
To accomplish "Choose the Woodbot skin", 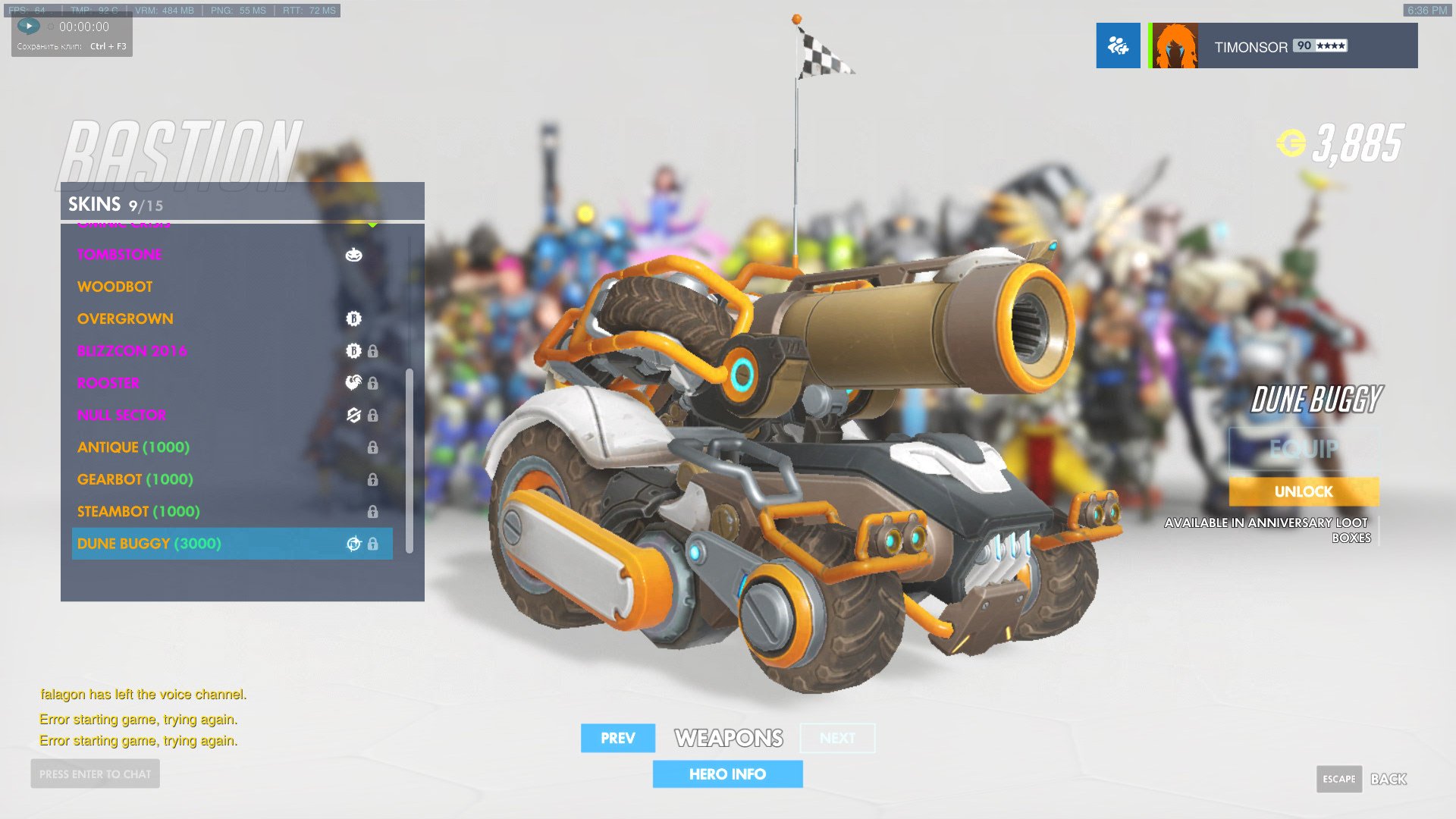I will pyautogui.click(x=115, y=287).
